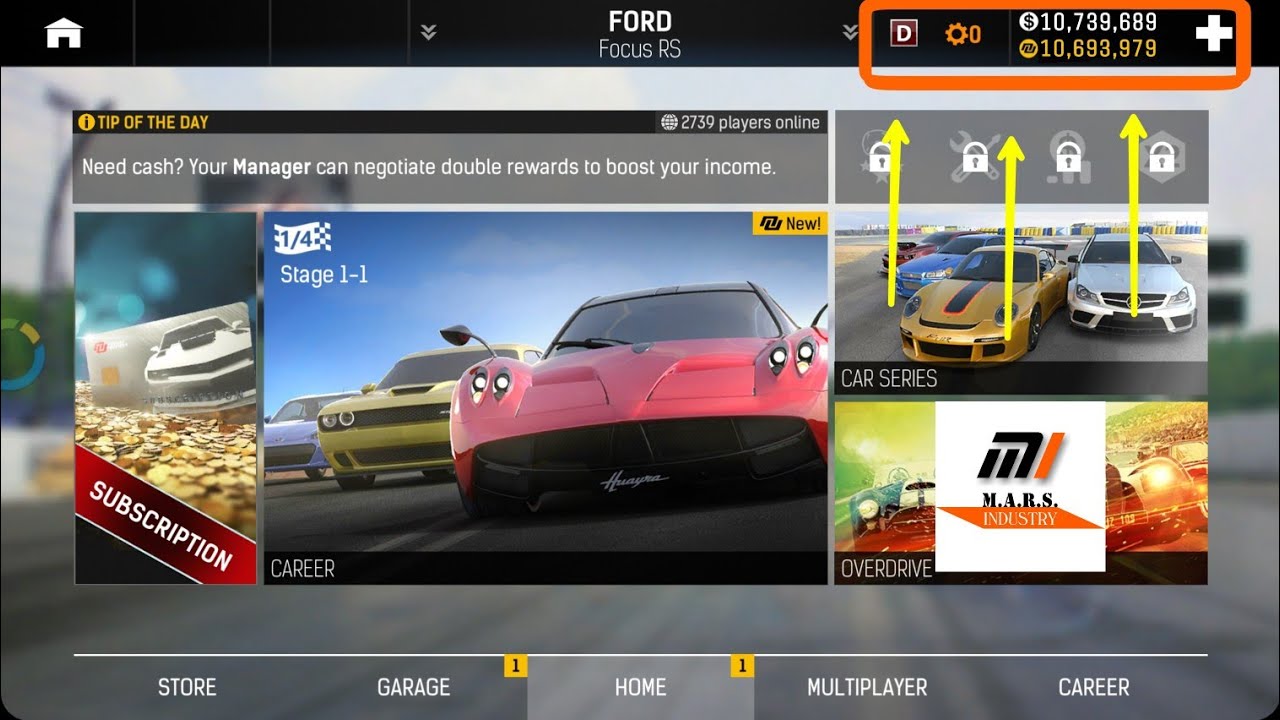Click the red D class badge
The image size is (1280, 720).
(x=904, y=34)
